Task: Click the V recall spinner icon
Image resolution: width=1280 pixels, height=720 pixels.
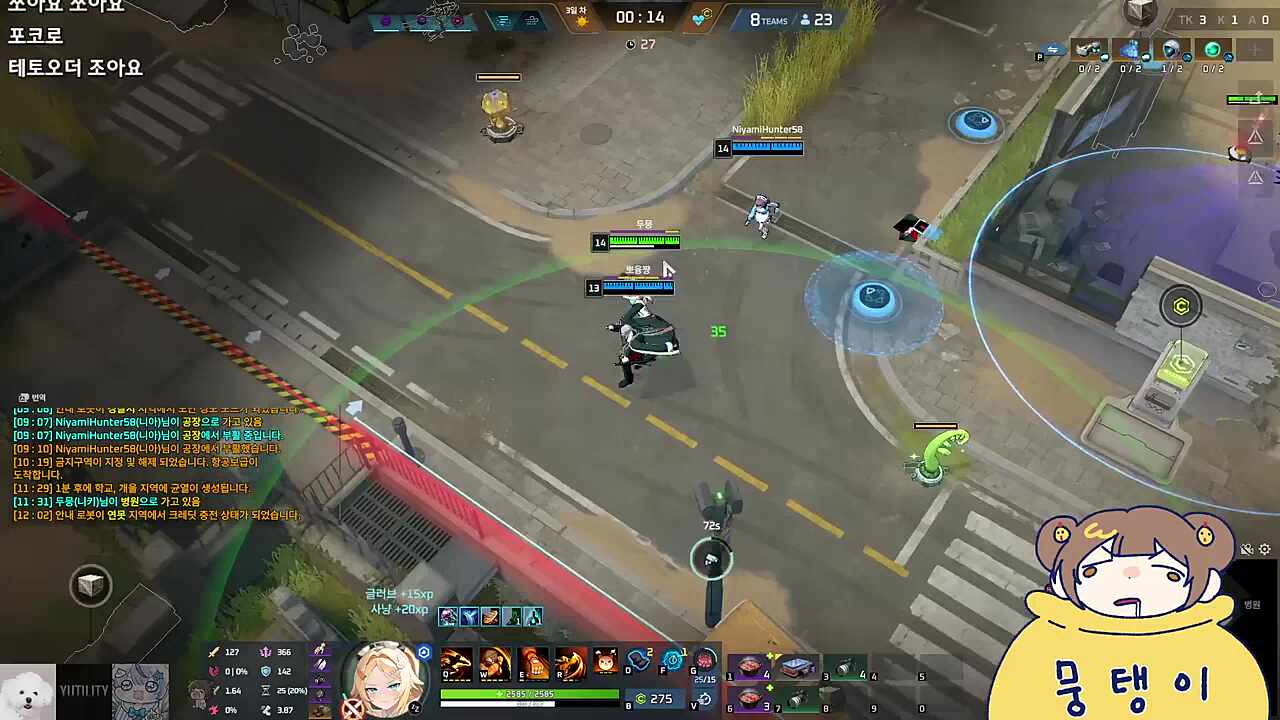Action: click(705, 700)
